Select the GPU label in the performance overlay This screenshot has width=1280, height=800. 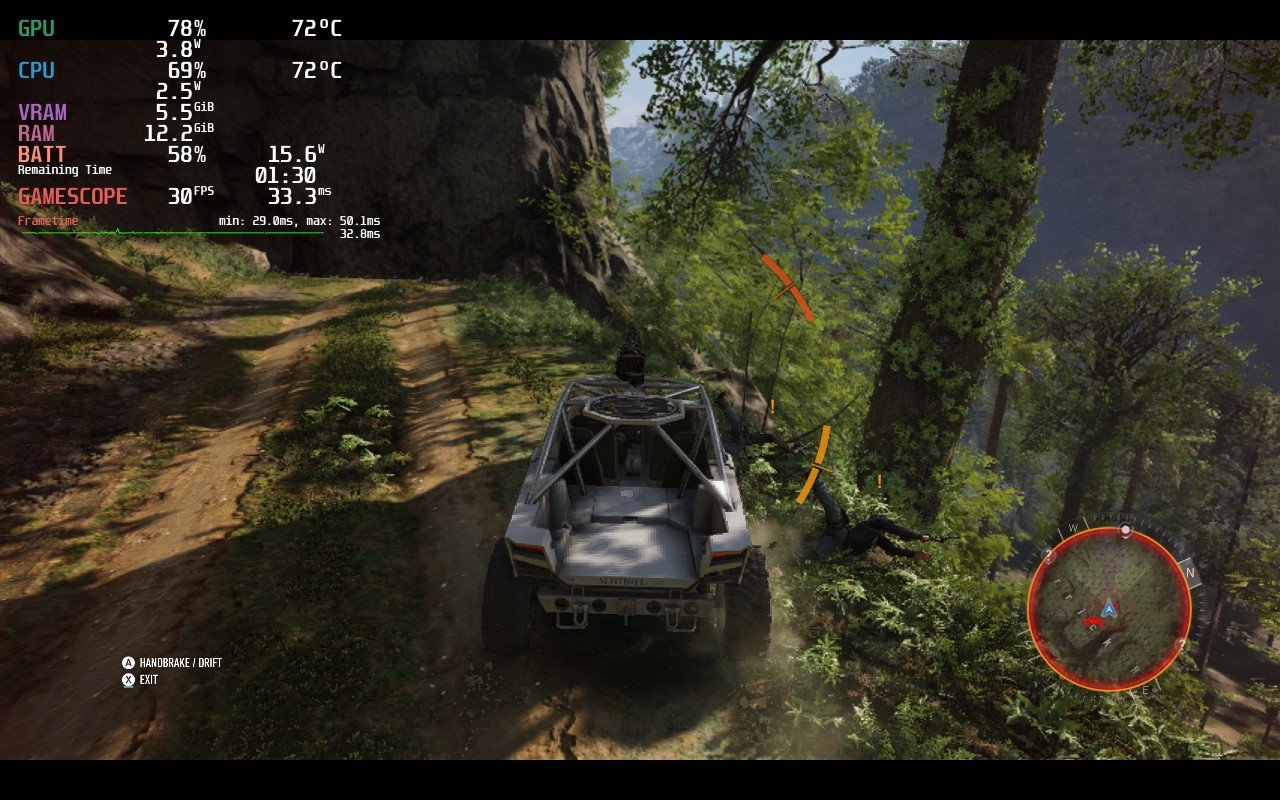tap(34, 28)
